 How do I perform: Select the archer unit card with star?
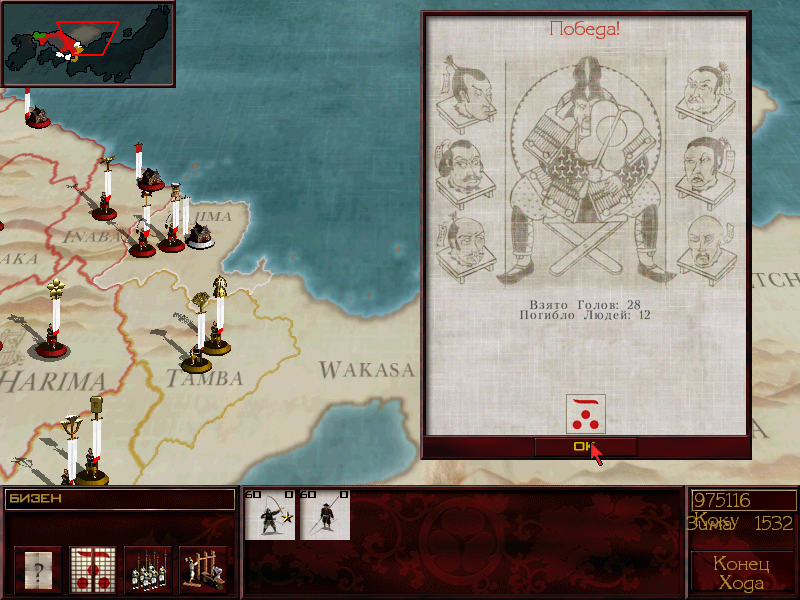pyautogui.click(x=271, y=515)
